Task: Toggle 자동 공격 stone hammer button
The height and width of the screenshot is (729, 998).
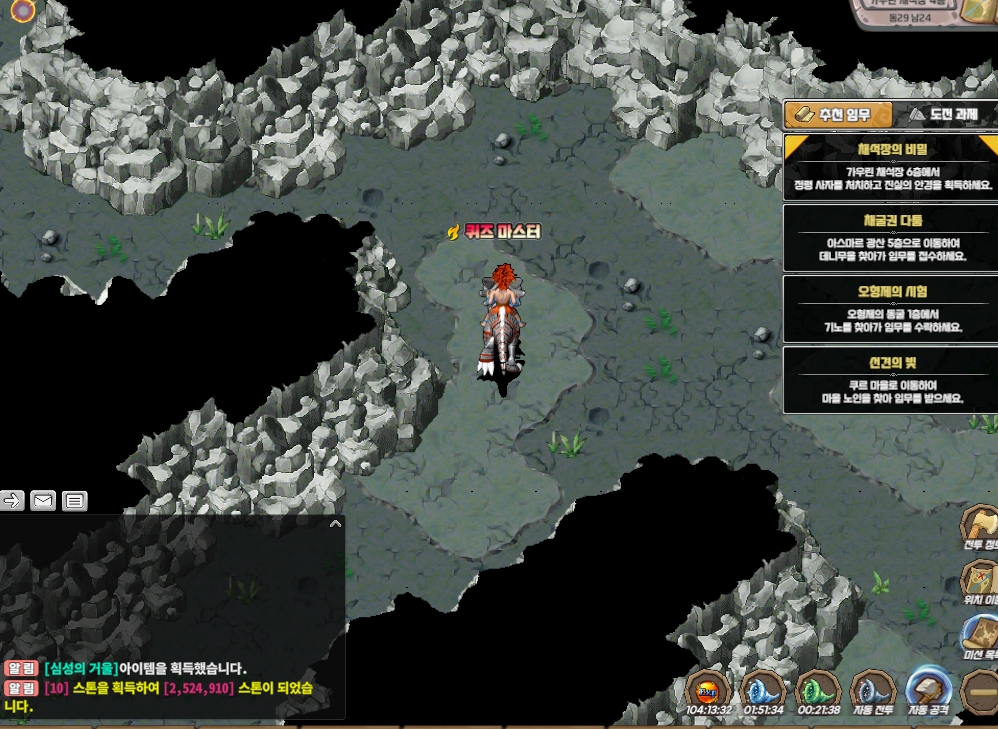Action: pyautogui.click(x=926, y=688)
